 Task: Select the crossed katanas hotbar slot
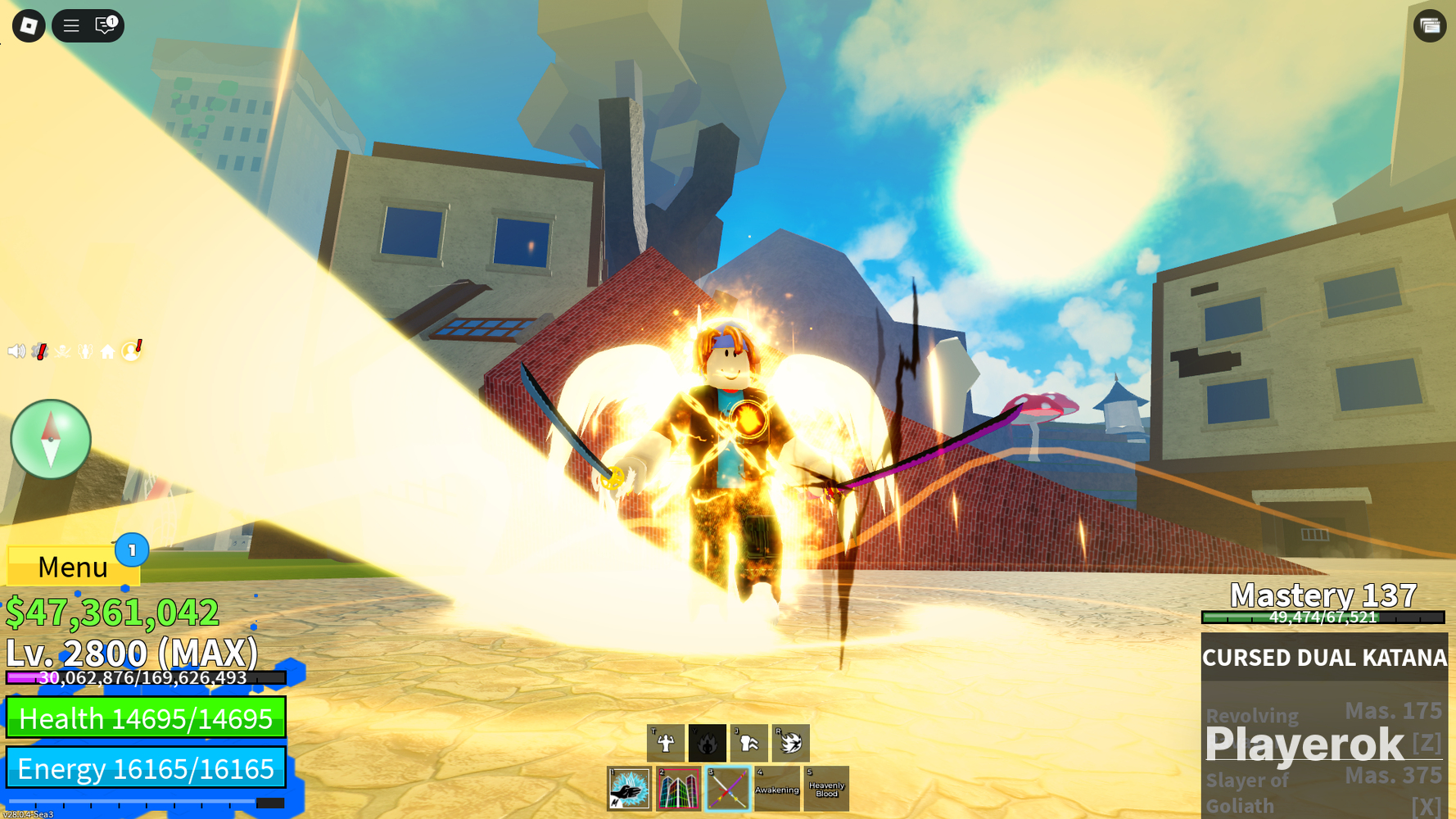(727, 789)
